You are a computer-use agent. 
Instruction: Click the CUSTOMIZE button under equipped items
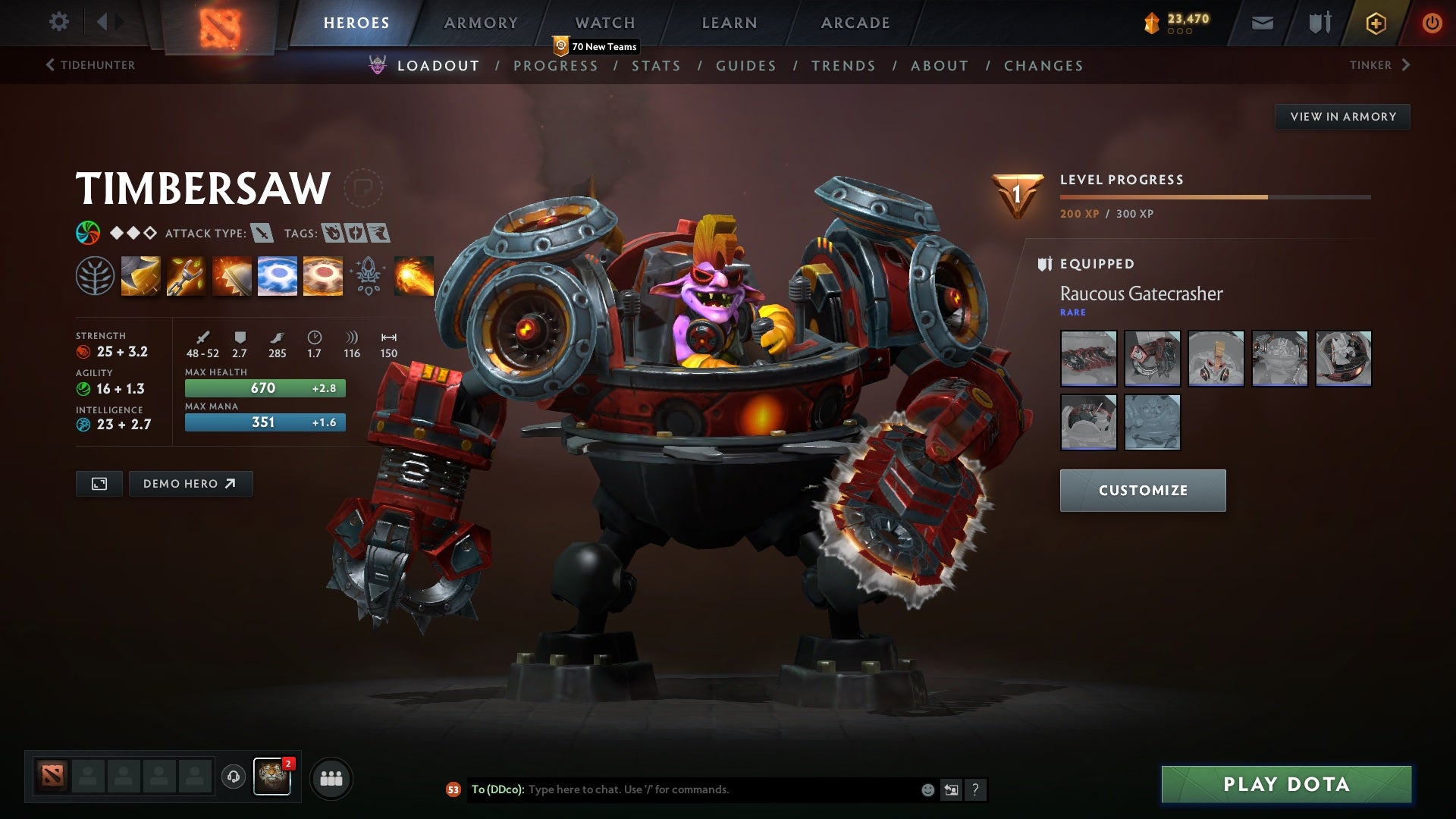[1142, 490]
